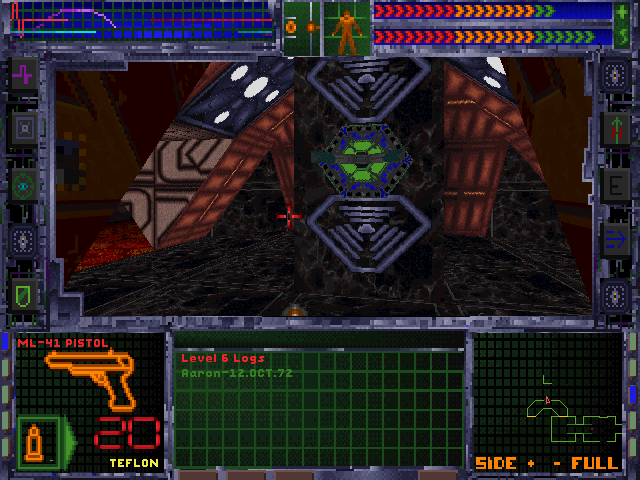Viewport: 640px width, 480px height.
Task: Activate the green energy shield icon
Action: (x=24, y=294)
